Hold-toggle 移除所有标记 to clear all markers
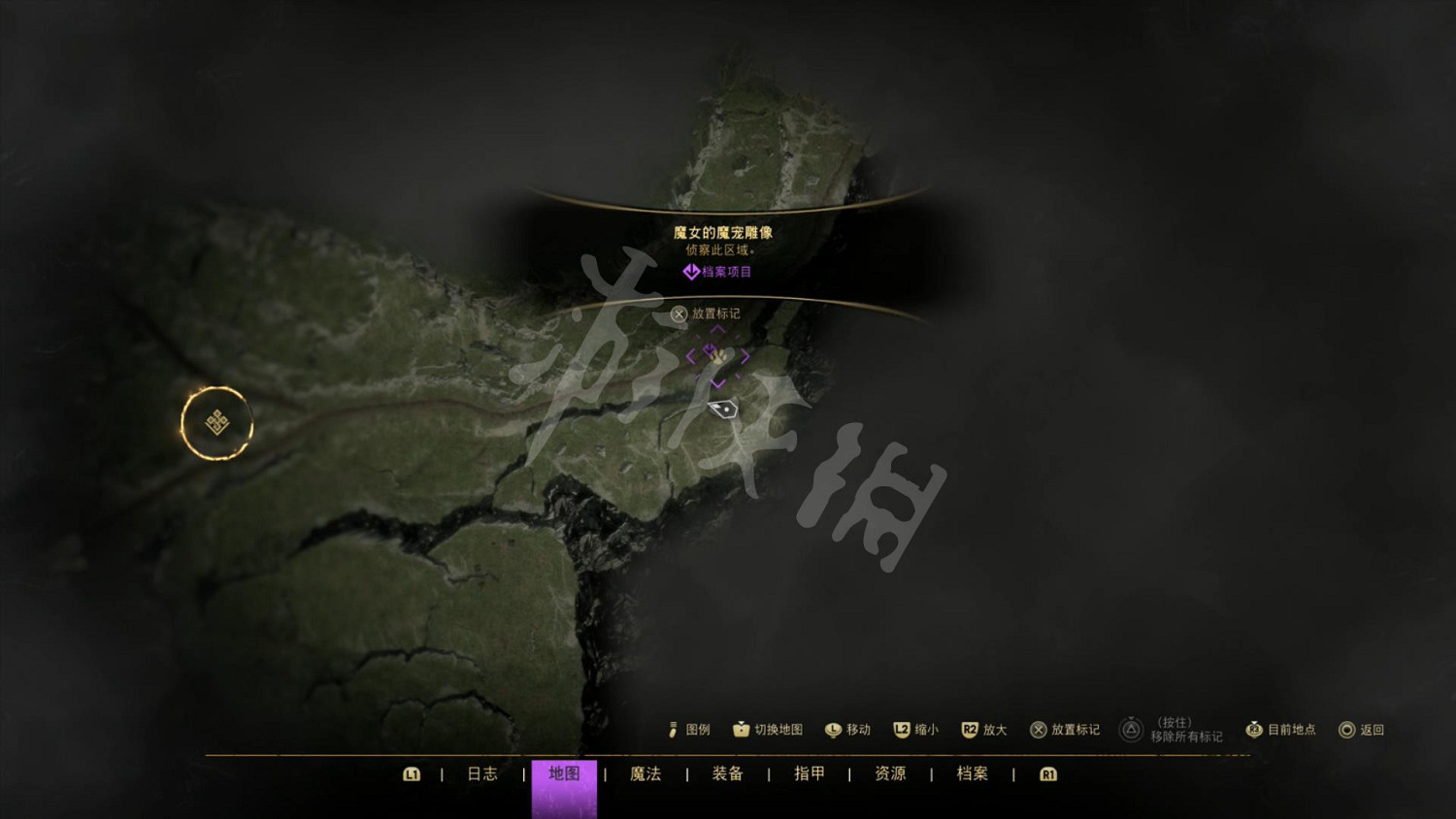1456x819 pixels. [x=1131, y=728]
